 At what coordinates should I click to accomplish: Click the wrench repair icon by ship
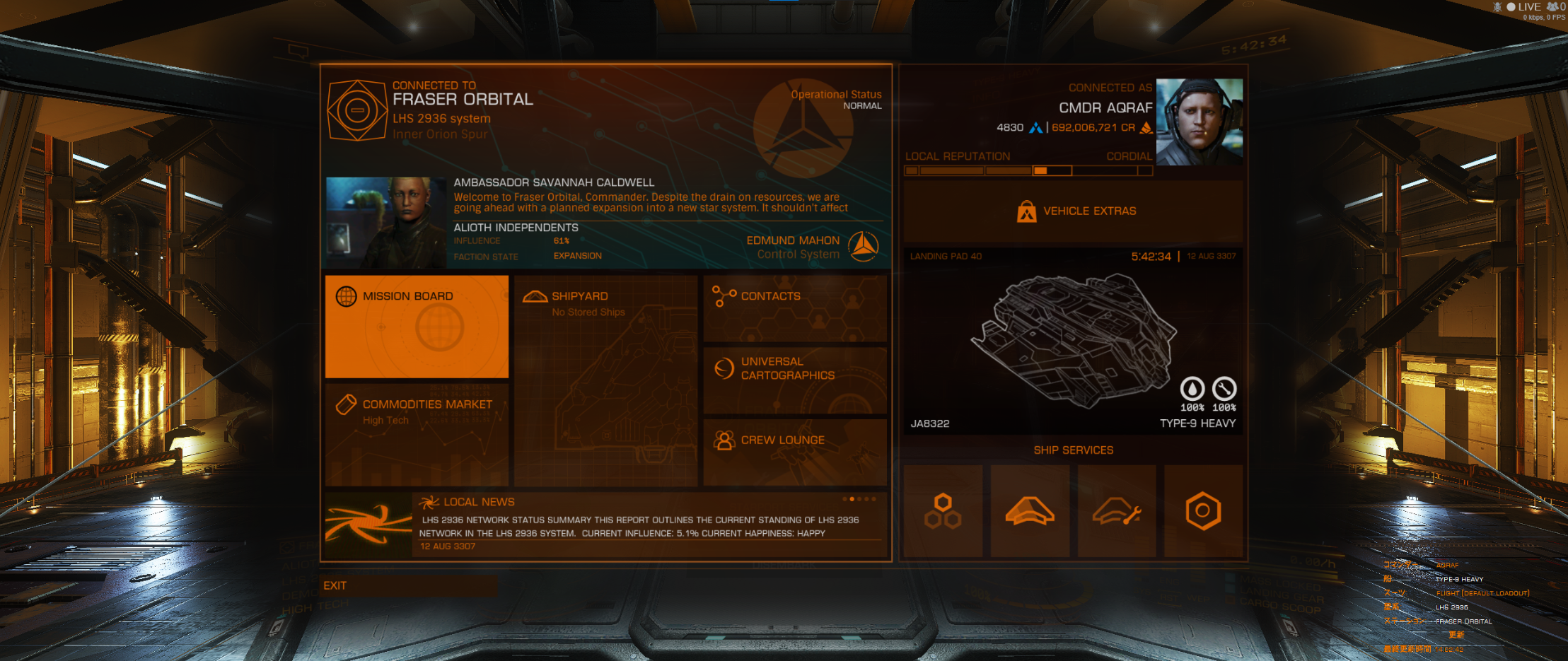1224,389
